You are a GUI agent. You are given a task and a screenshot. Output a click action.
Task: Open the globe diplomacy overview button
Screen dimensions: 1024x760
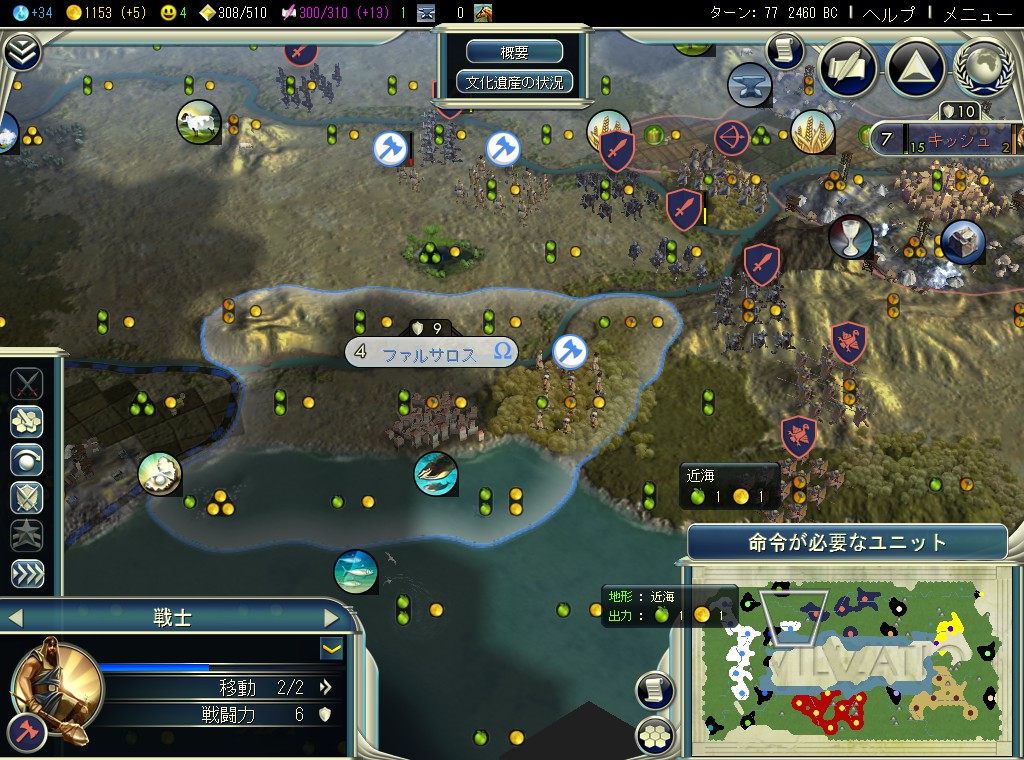coord(981,68)
